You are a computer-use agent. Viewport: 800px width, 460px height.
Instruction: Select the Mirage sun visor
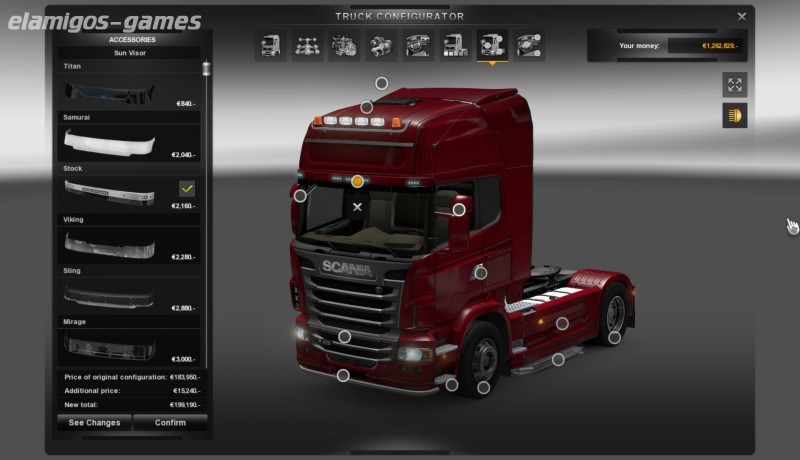point(128,346)
